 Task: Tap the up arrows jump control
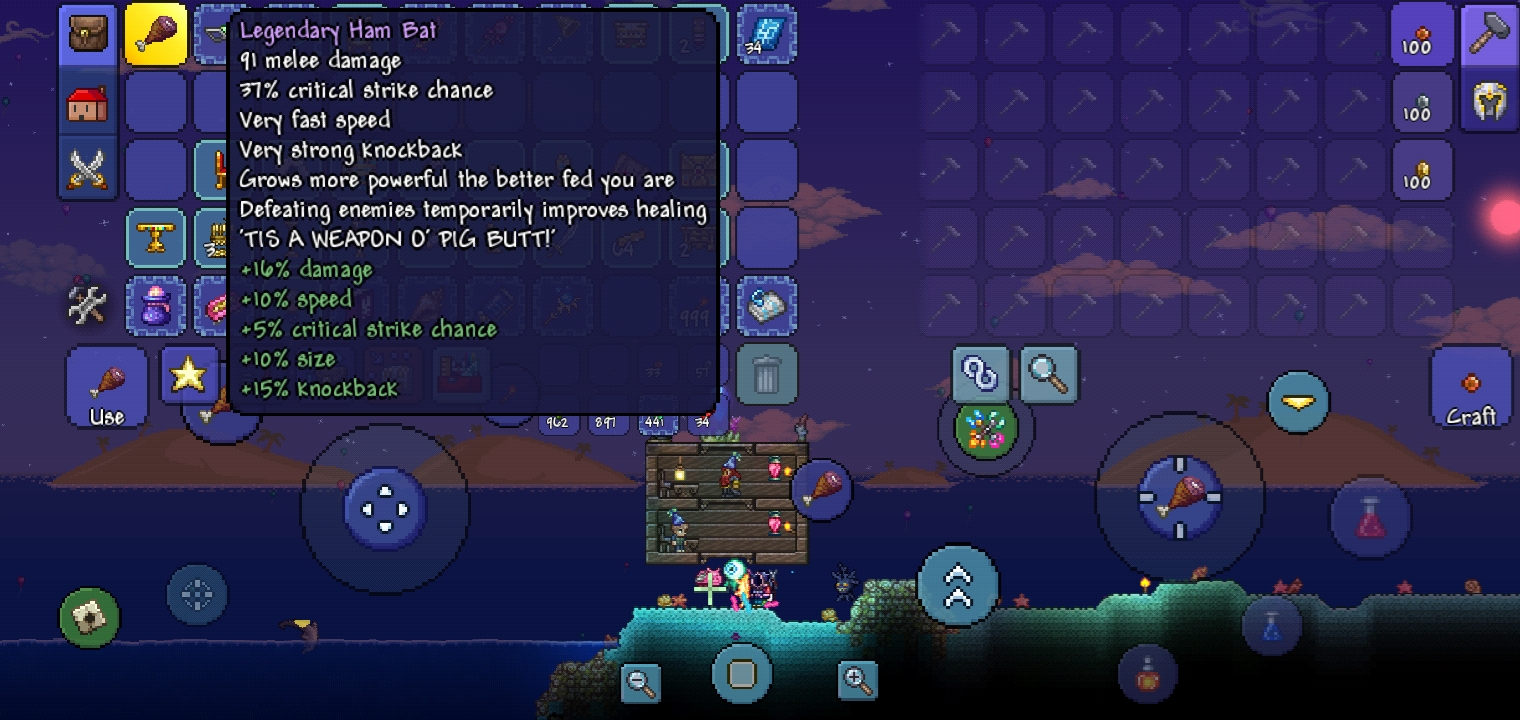(x=957, y=585)
